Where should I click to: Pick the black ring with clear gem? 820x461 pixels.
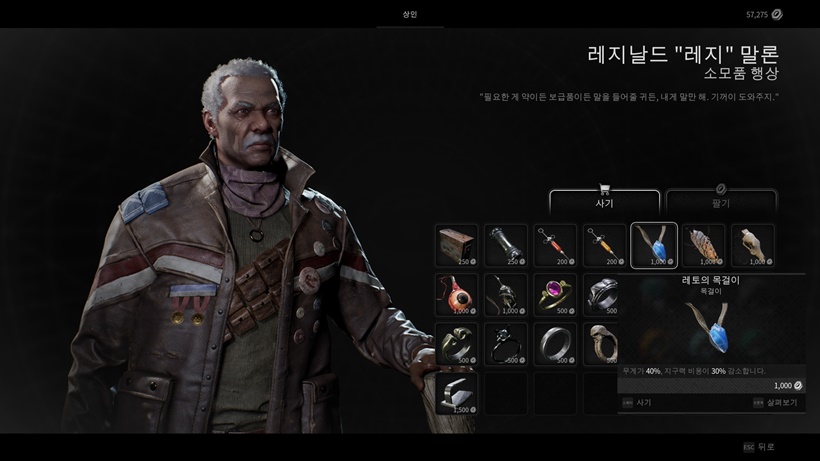(x=505, y=344)
